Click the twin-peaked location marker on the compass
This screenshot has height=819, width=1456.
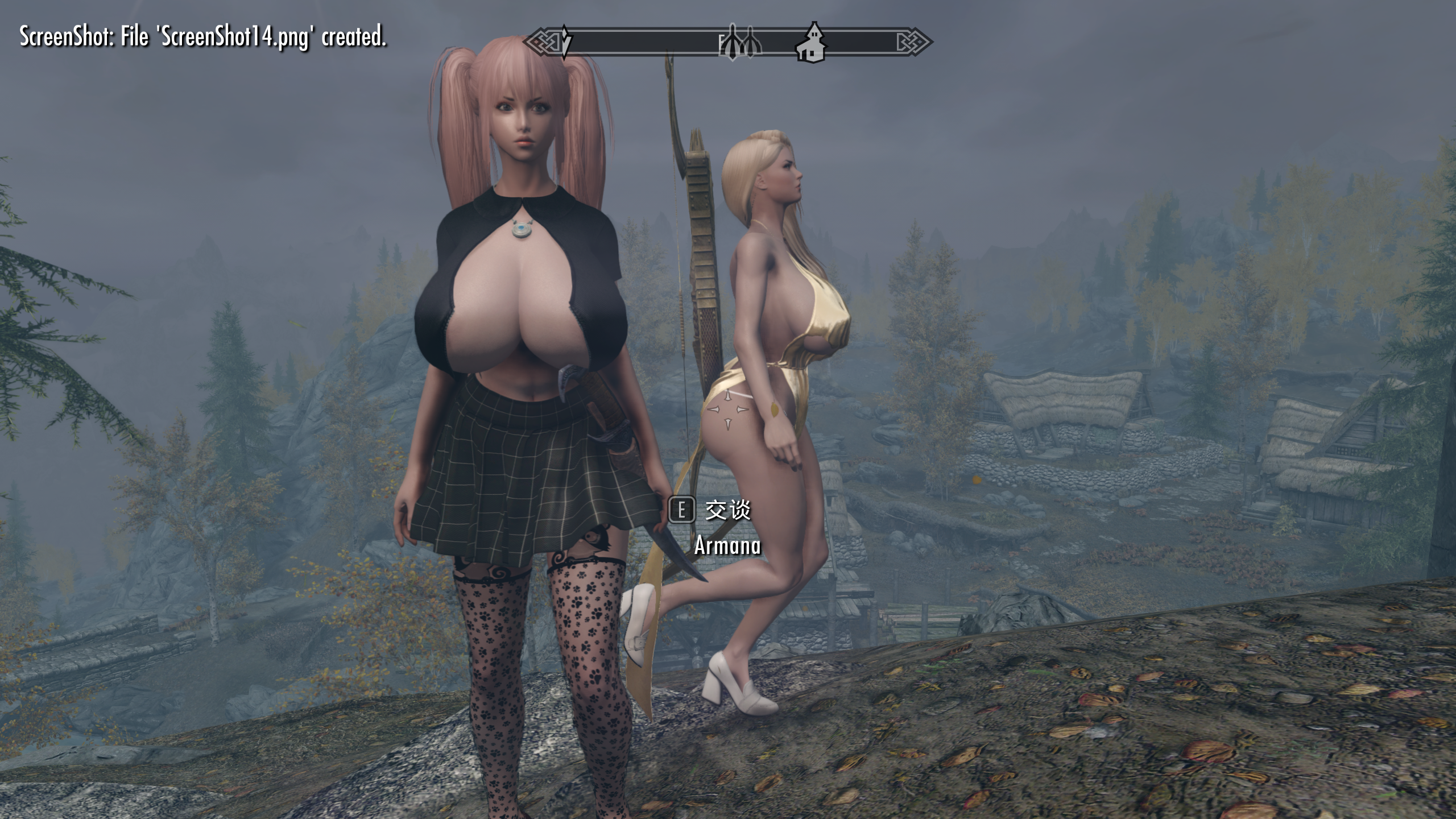tap(740, 43)
